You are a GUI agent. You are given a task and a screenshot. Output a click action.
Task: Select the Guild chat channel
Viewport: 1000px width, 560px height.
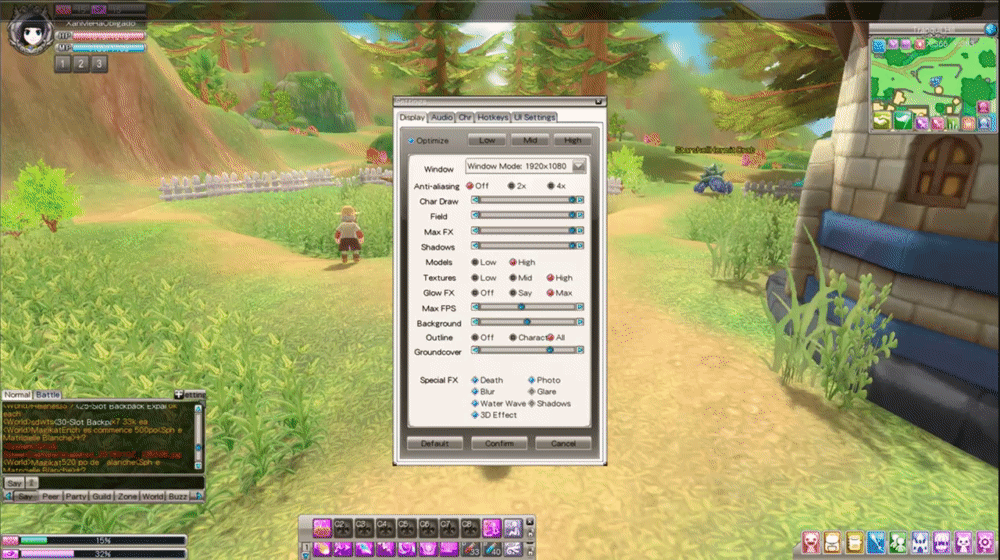[101, 496]
